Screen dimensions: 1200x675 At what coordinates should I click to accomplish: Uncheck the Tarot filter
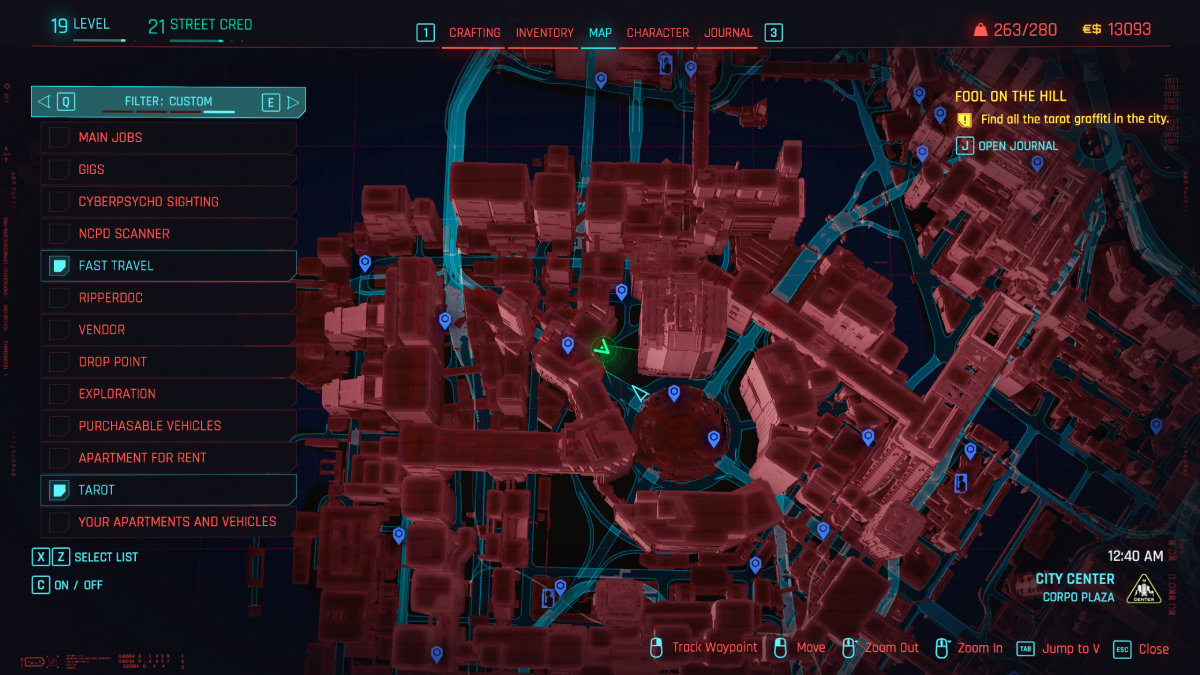coord(168,489)
